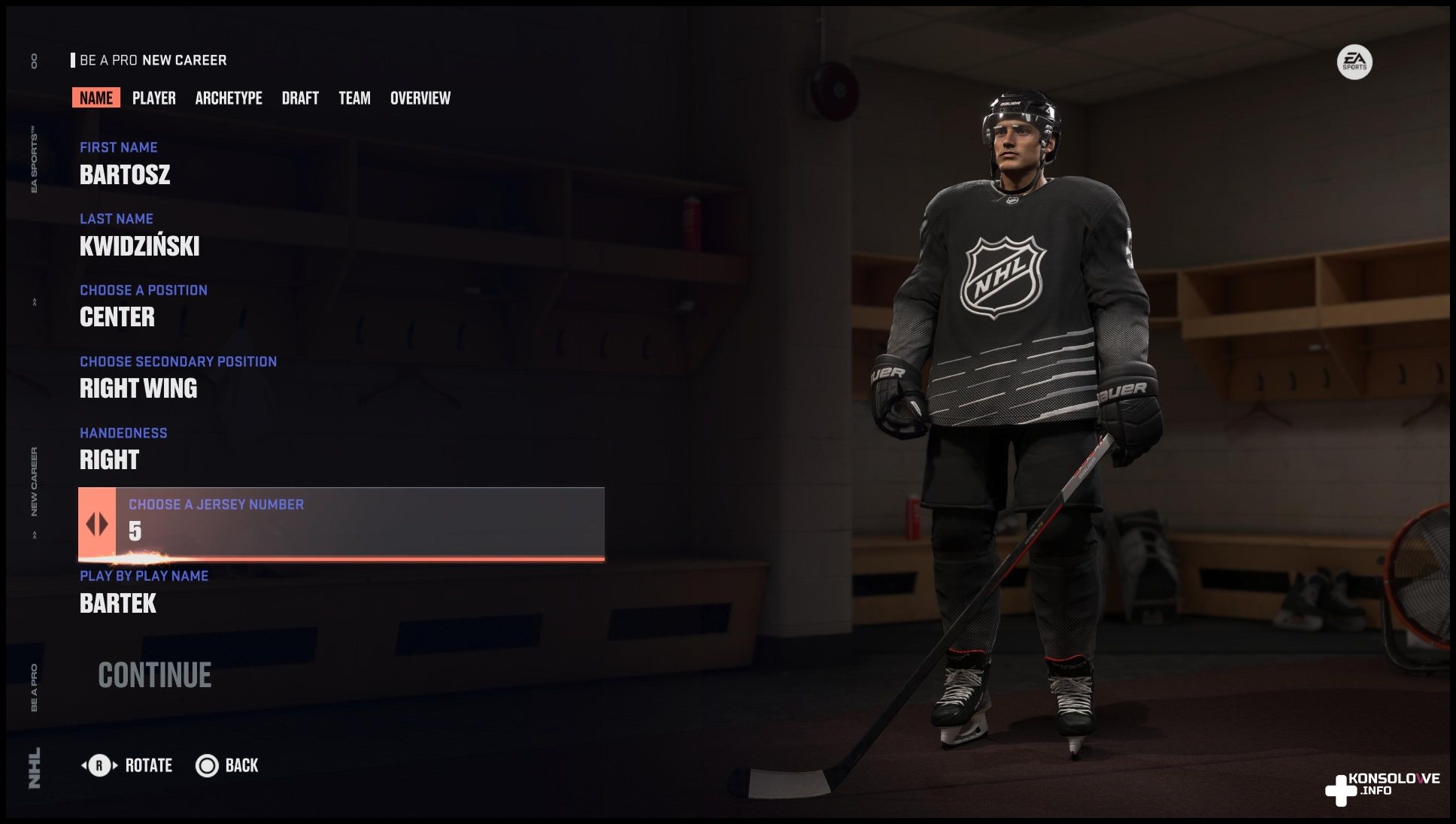Open the Archetype tab
Image resolution: width=1456 pixels, height=824 pixels.
coord(229,98)
